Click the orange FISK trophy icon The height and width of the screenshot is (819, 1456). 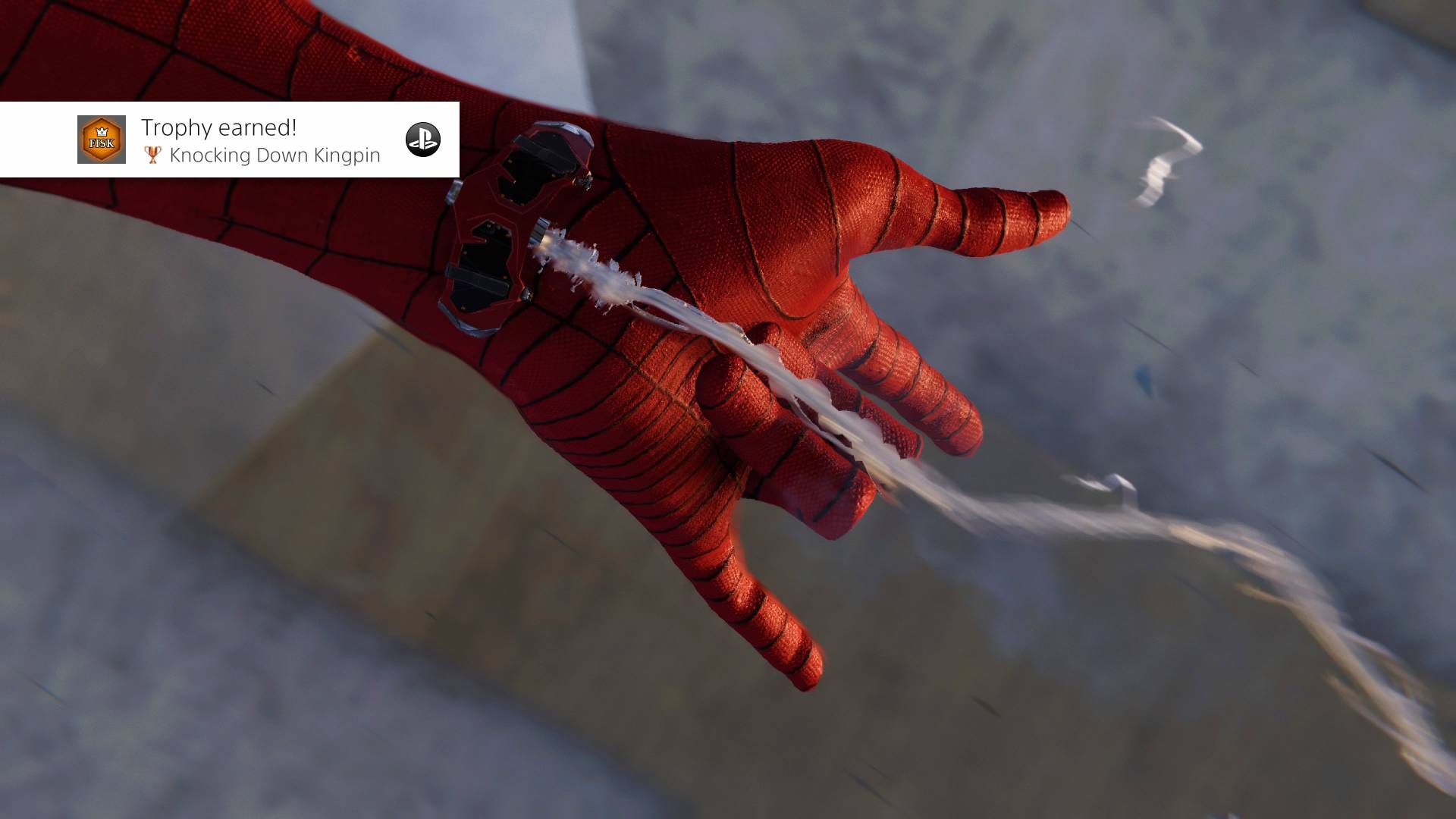101,140
